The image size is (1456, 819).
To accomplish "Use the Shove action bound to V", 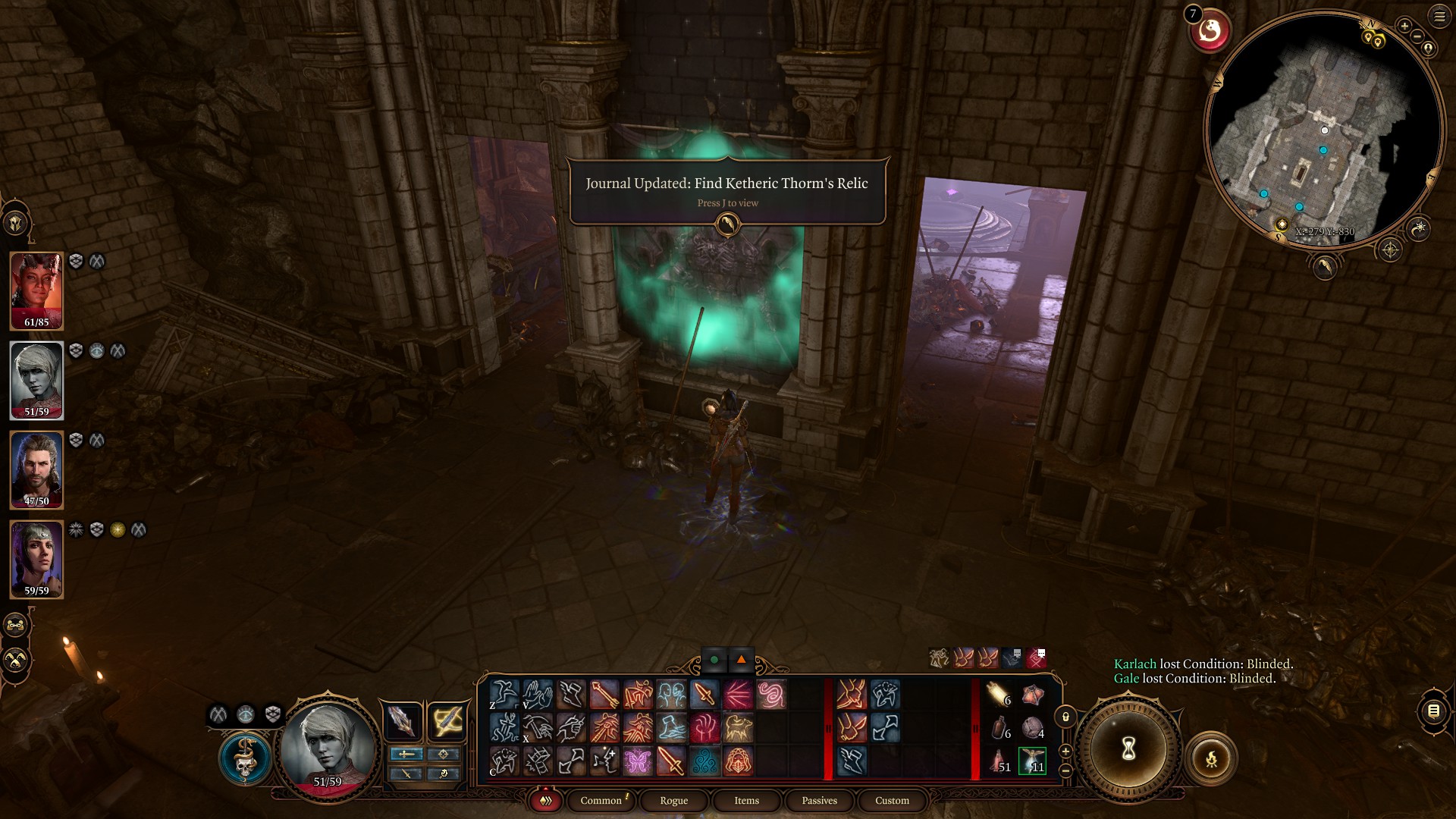I will pyautogui.click(x=536, y=694).
